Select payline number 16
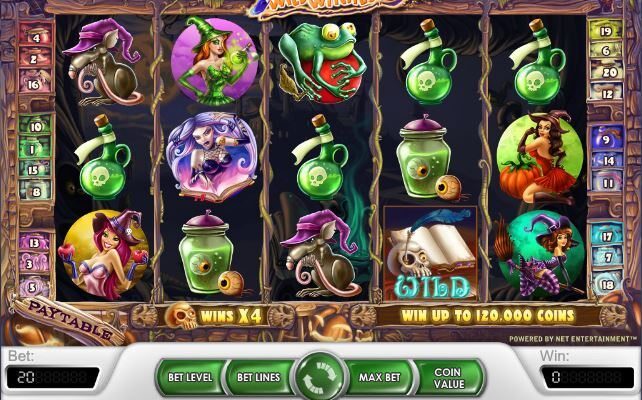This screenshot has width=642, height=400. pos(34,86)
